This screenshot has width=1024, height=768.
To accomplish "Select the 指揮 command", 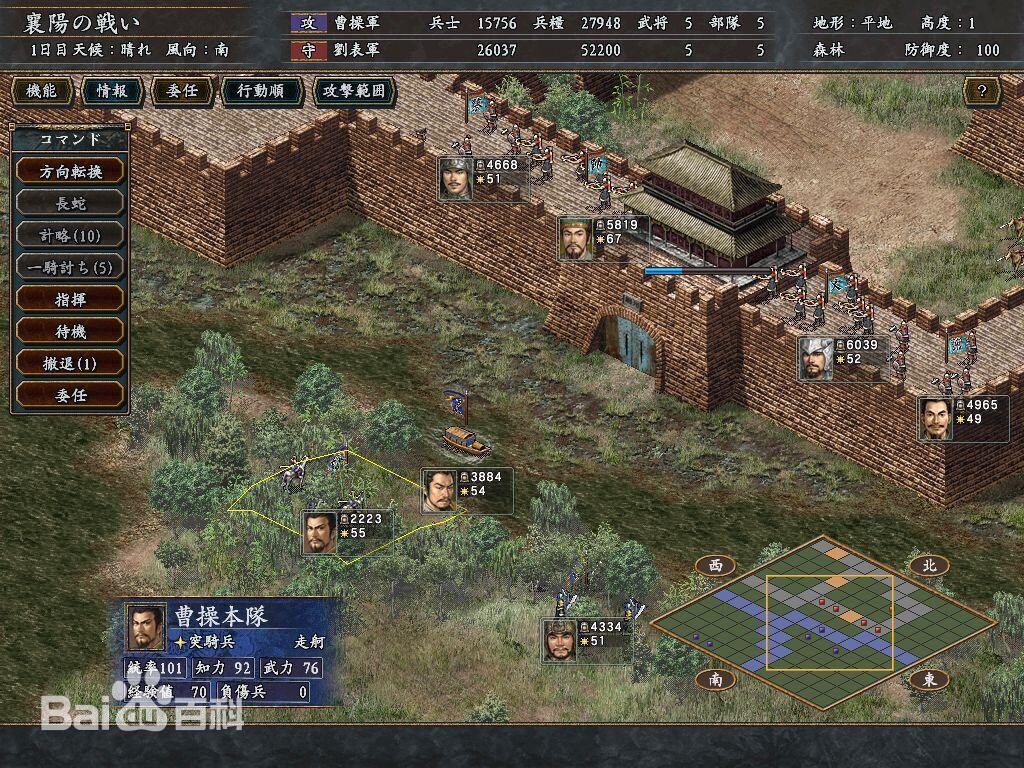I will (70, 299).
